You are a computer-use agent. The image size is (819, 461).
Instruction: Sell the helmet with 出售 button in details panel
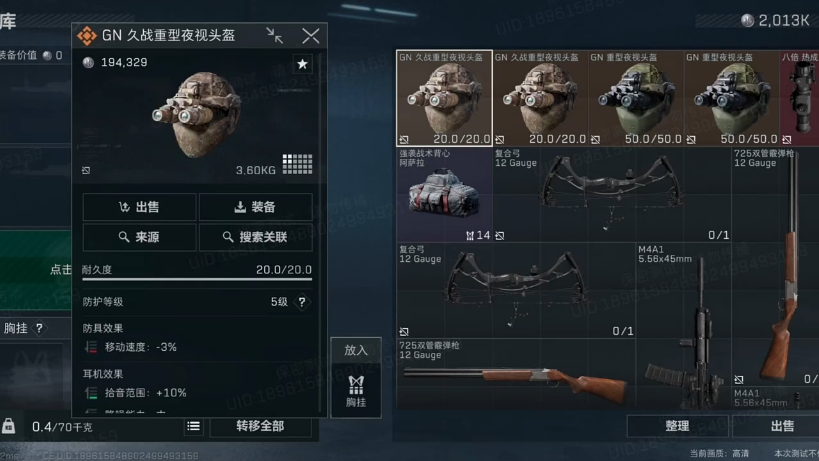(139, 207)
